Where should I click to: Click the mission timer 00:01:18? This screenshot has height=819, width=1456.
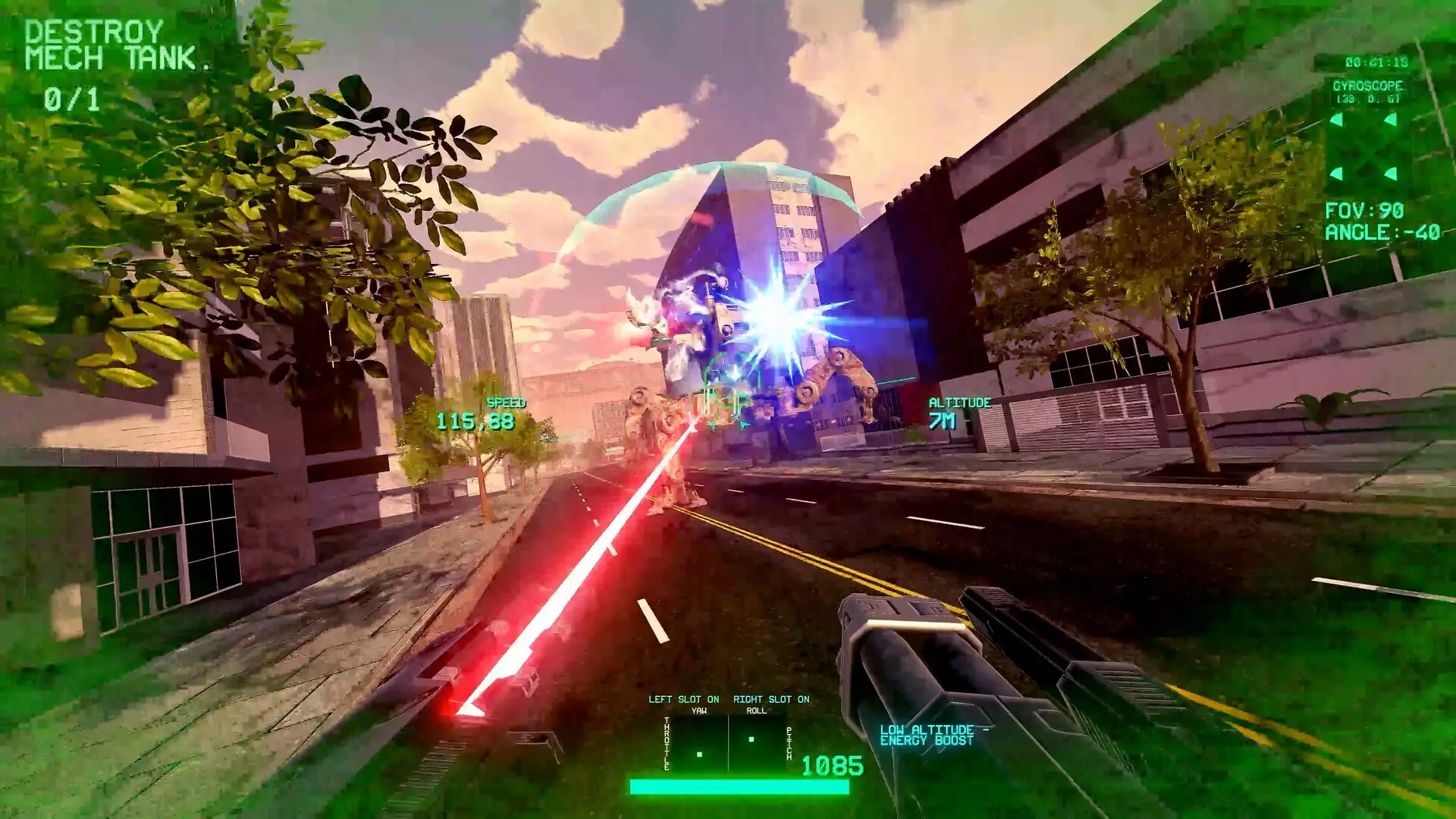tap(1376, 61)
